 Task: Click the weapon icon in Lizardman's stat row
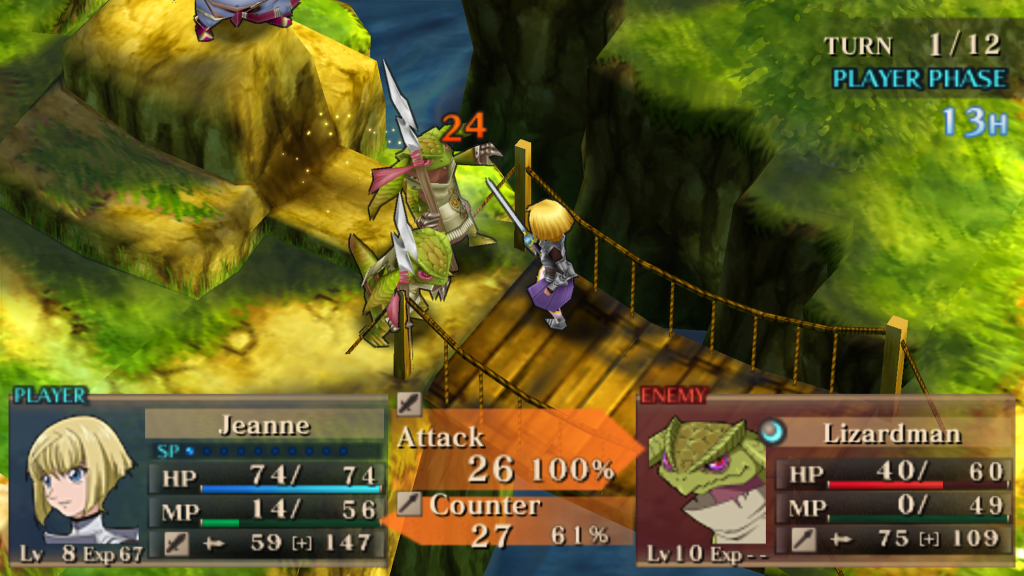pyautogui.click(x=802, y=539)
